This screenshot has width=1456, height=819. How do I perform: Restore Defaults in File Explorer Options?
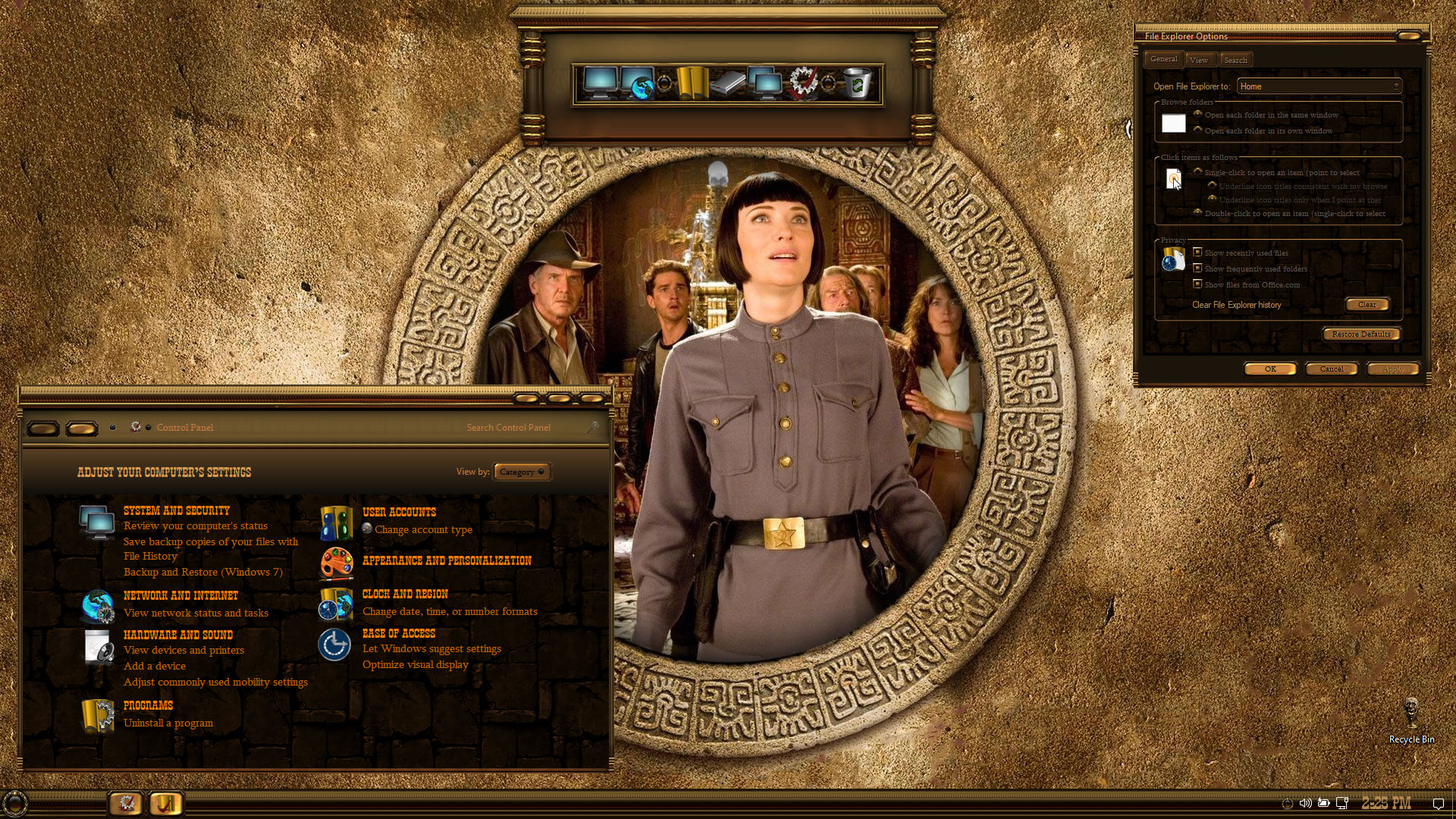pos(1361,334)
